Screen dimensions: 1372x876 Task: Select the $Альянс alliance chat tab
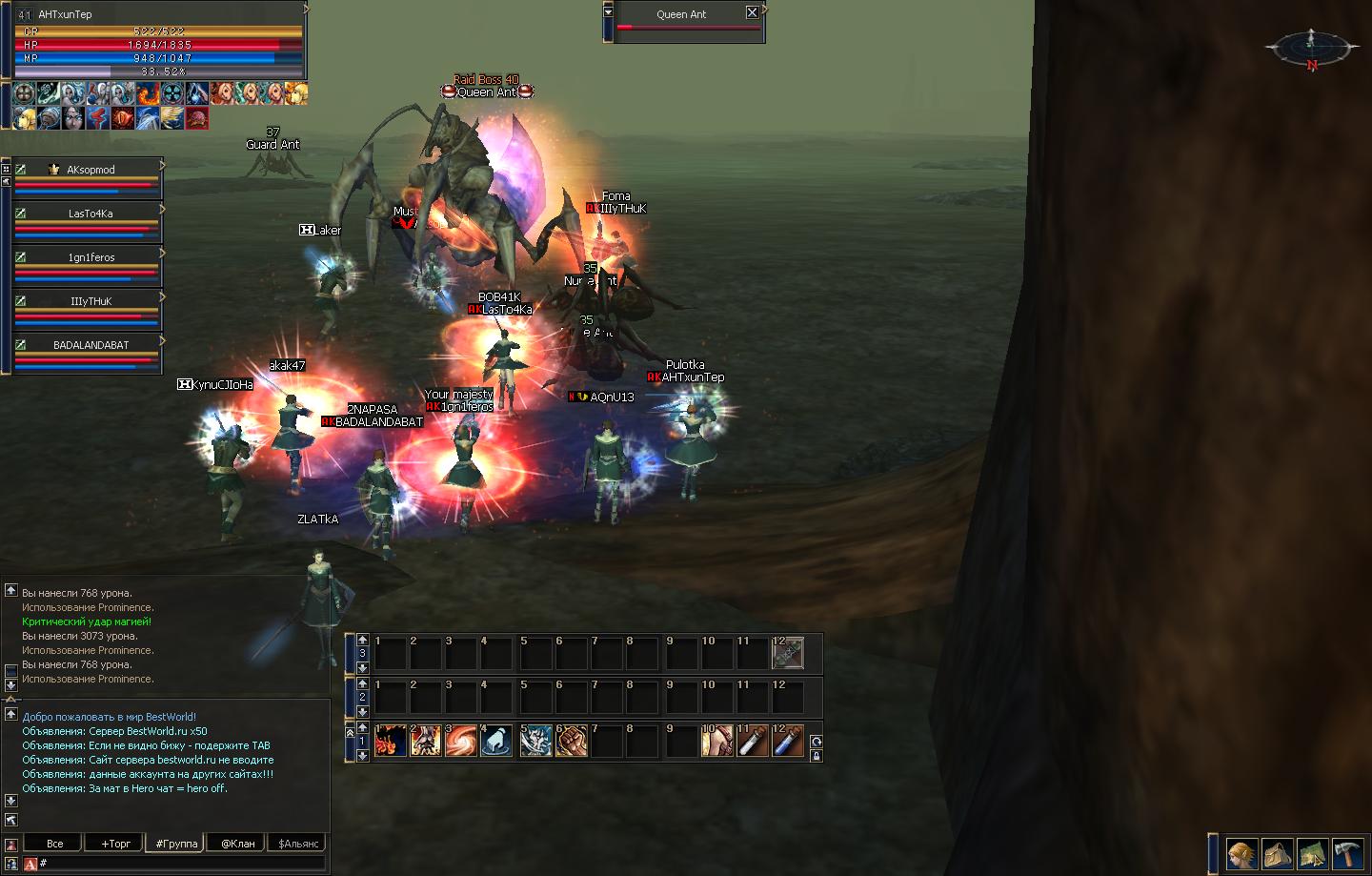coord(298,844)
